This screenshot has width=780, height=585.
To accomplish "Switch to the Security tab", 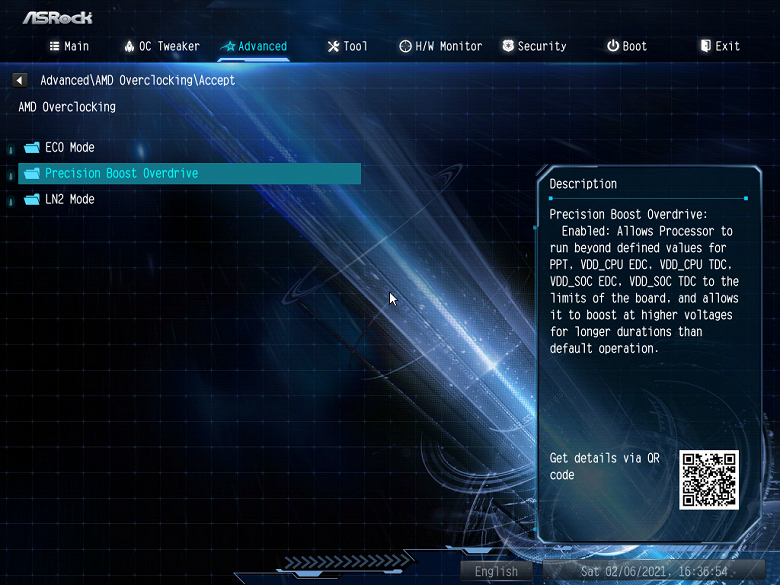I will (x=534, y=46).
